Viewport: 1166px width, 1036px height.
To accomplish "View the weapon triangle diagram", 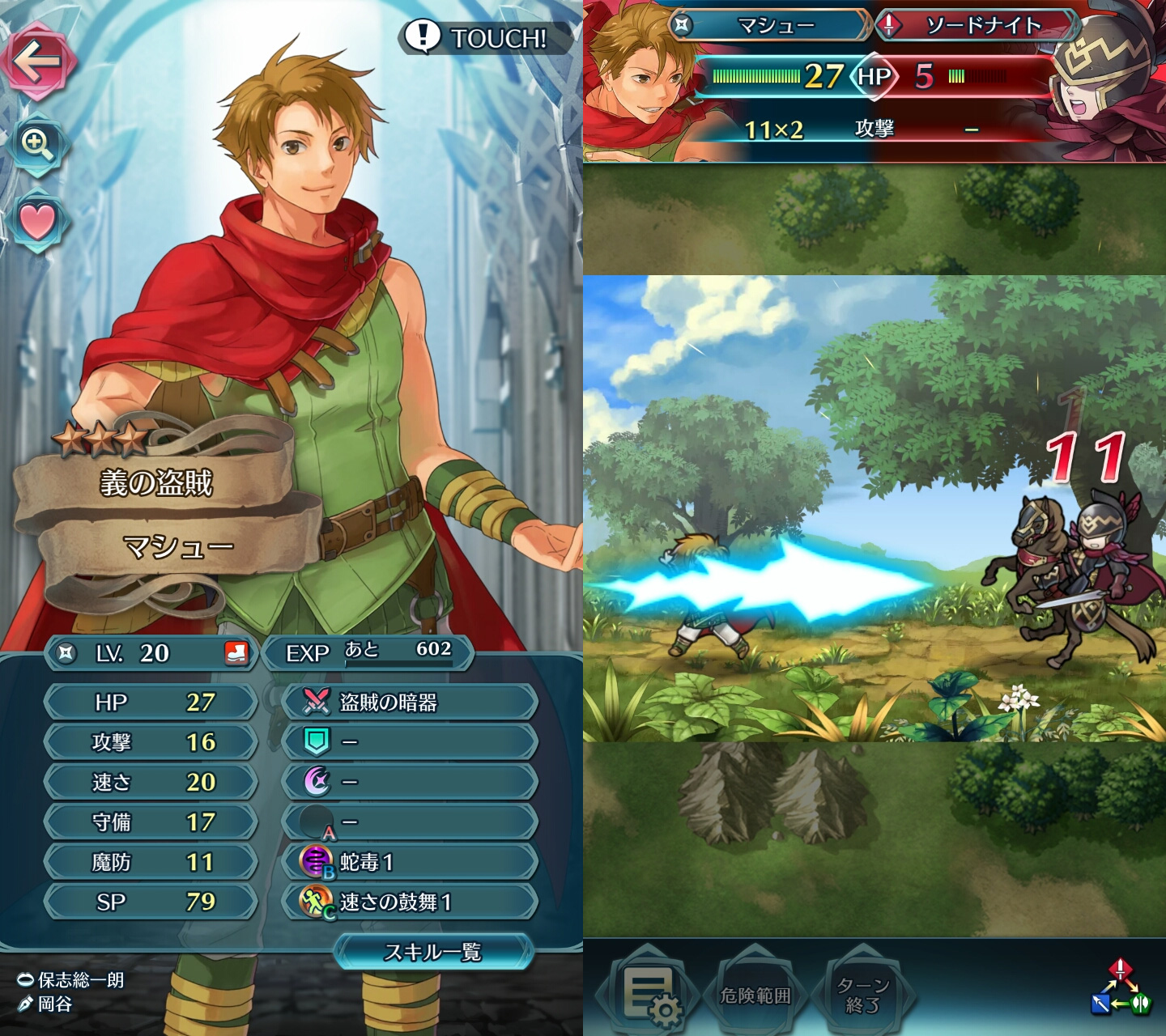I will point(1120,988).
